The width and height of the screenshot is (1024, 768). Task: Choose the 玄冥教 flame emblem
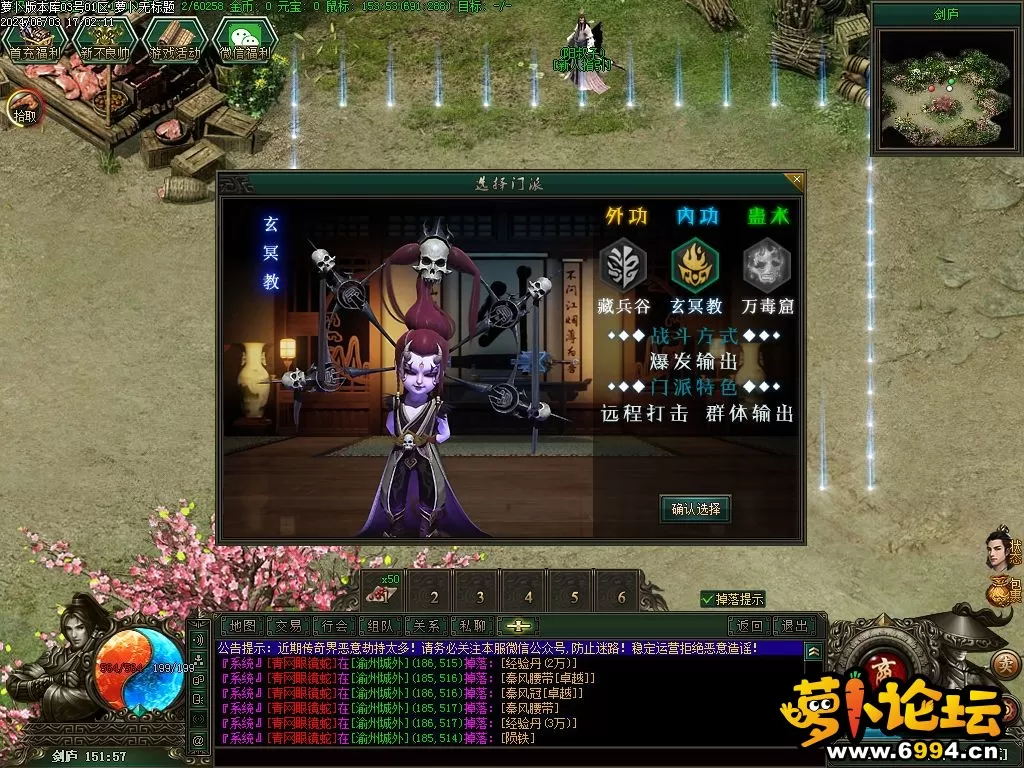pos(695,267)
